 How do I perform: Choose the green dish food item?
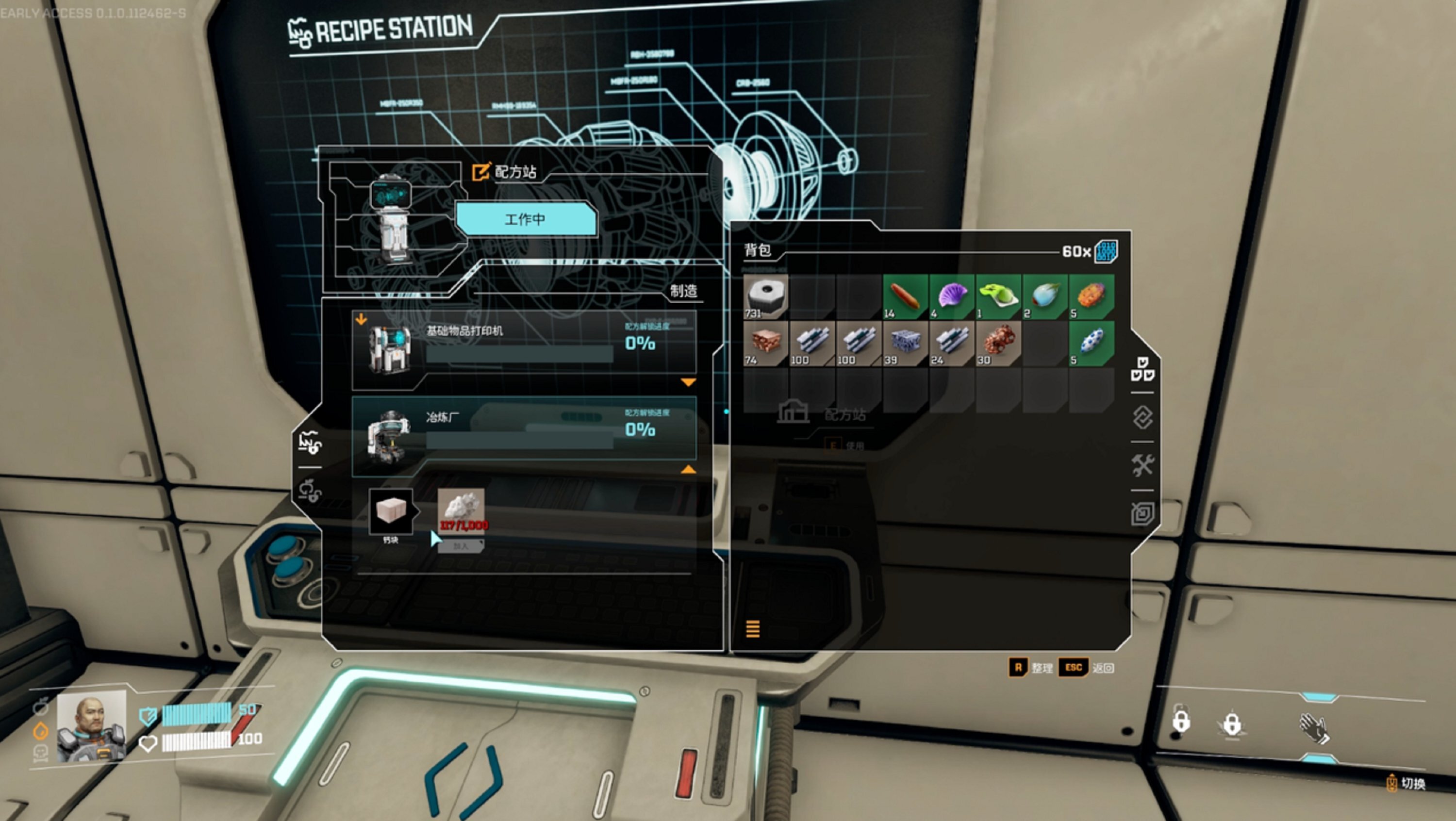(x=999, y=296)
